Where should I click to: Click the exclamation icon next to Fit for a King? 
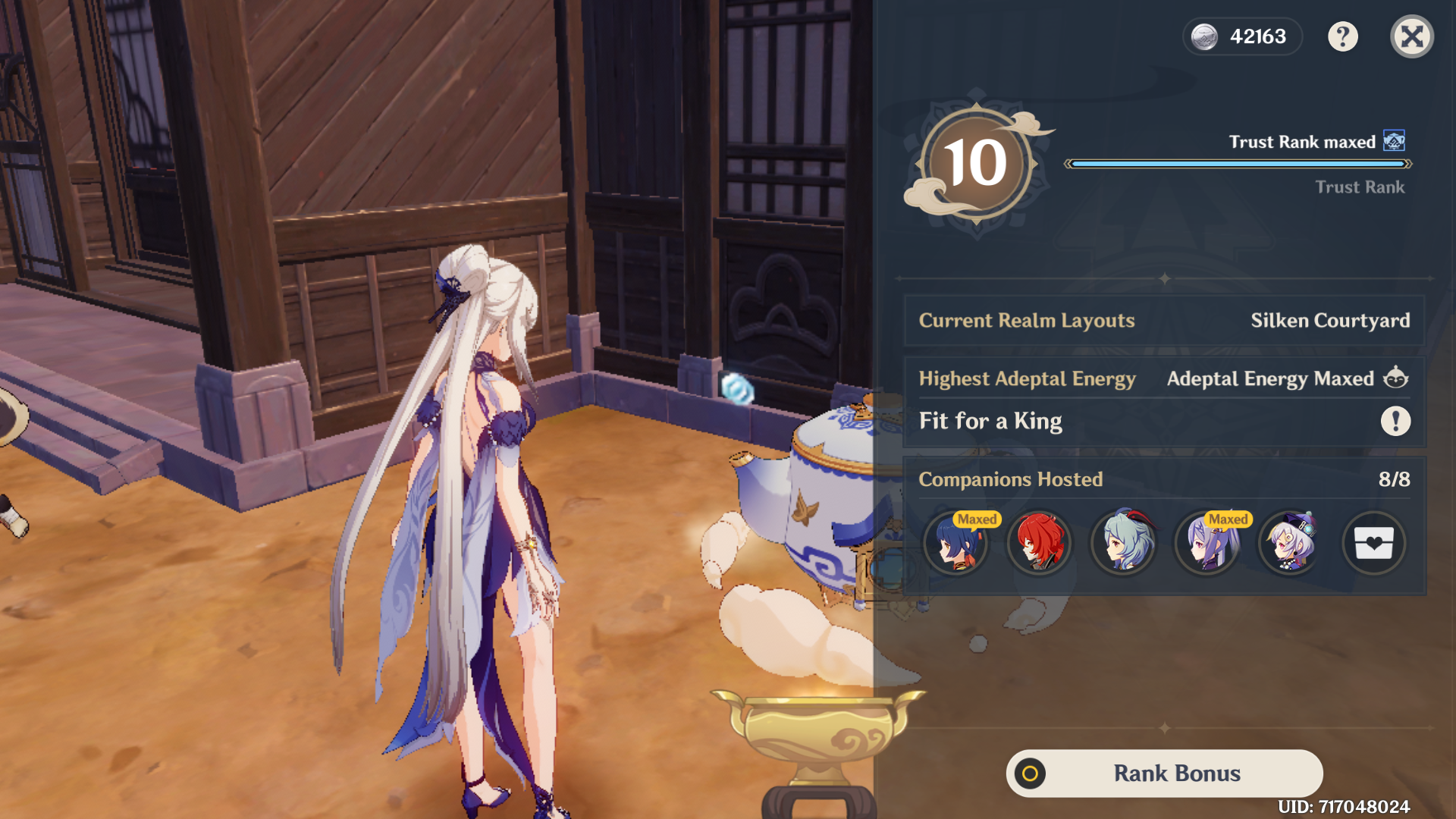tap(1396, 421)
